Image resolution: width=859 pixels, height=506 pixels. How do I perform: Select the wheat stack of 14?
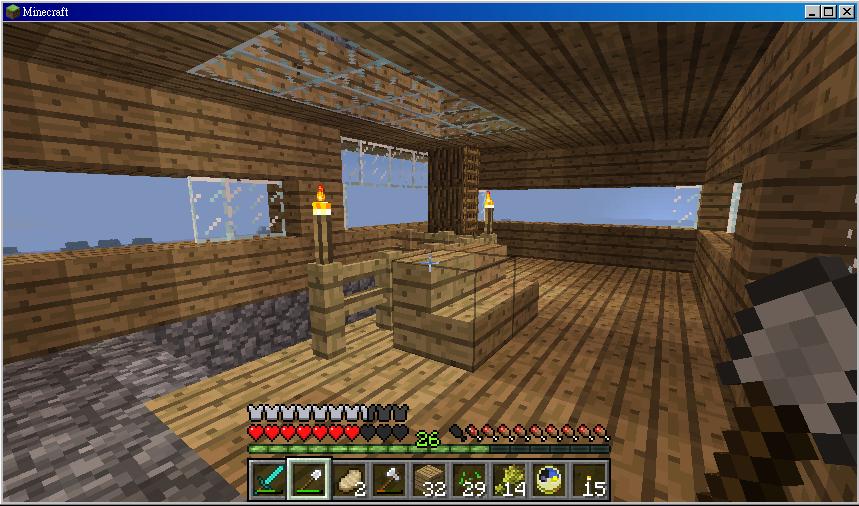509,479
